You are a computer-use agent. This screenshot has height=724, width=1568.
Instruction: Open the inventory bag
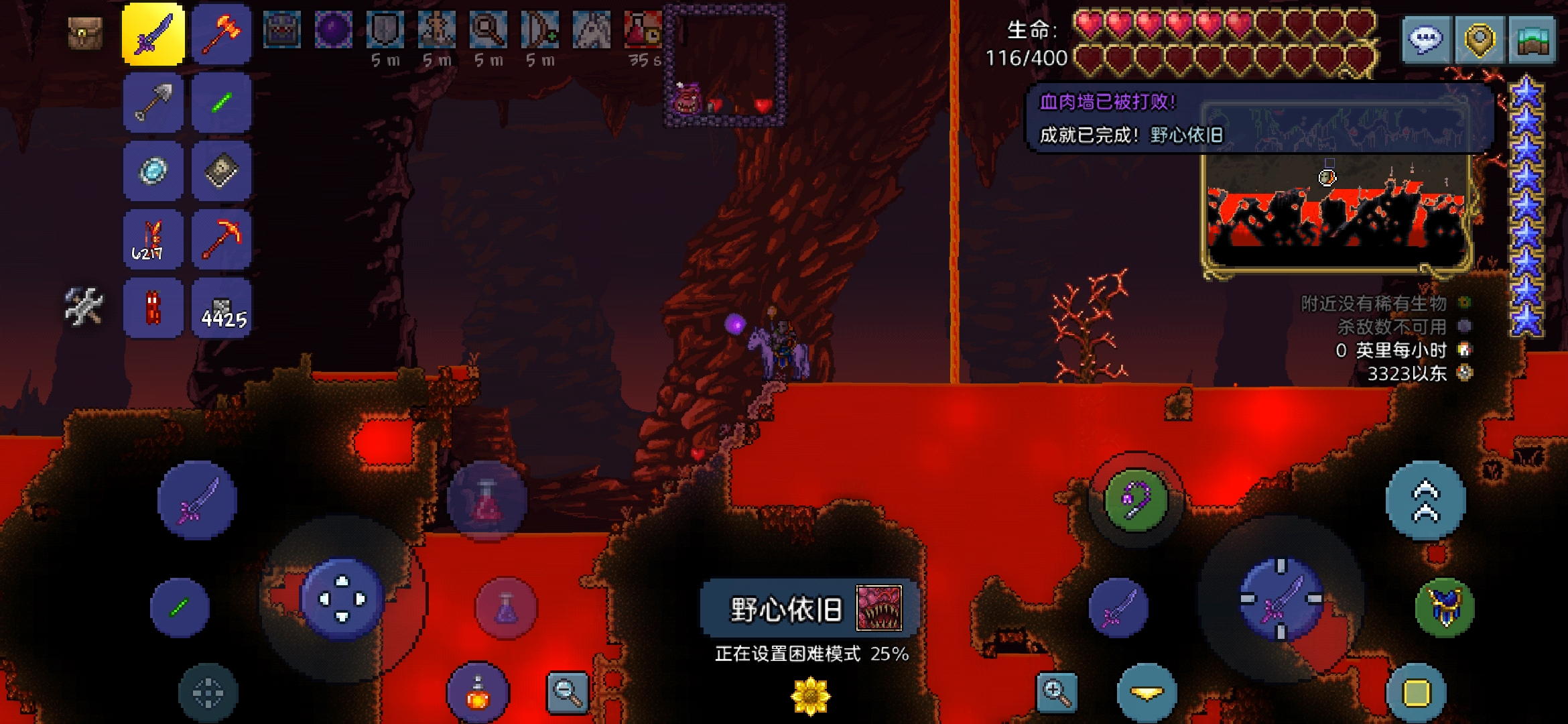[85, 34]
